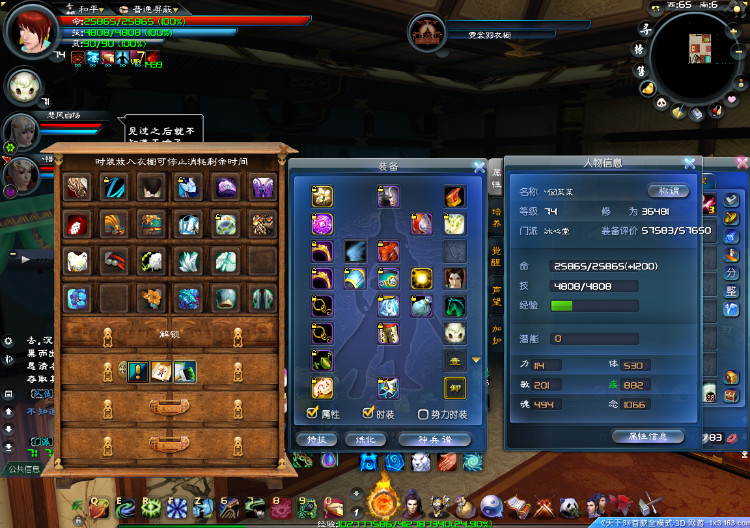Toggle the 时装 checkbox off
750x528 pixels.
pyautogui.click(x=368, y=414)
